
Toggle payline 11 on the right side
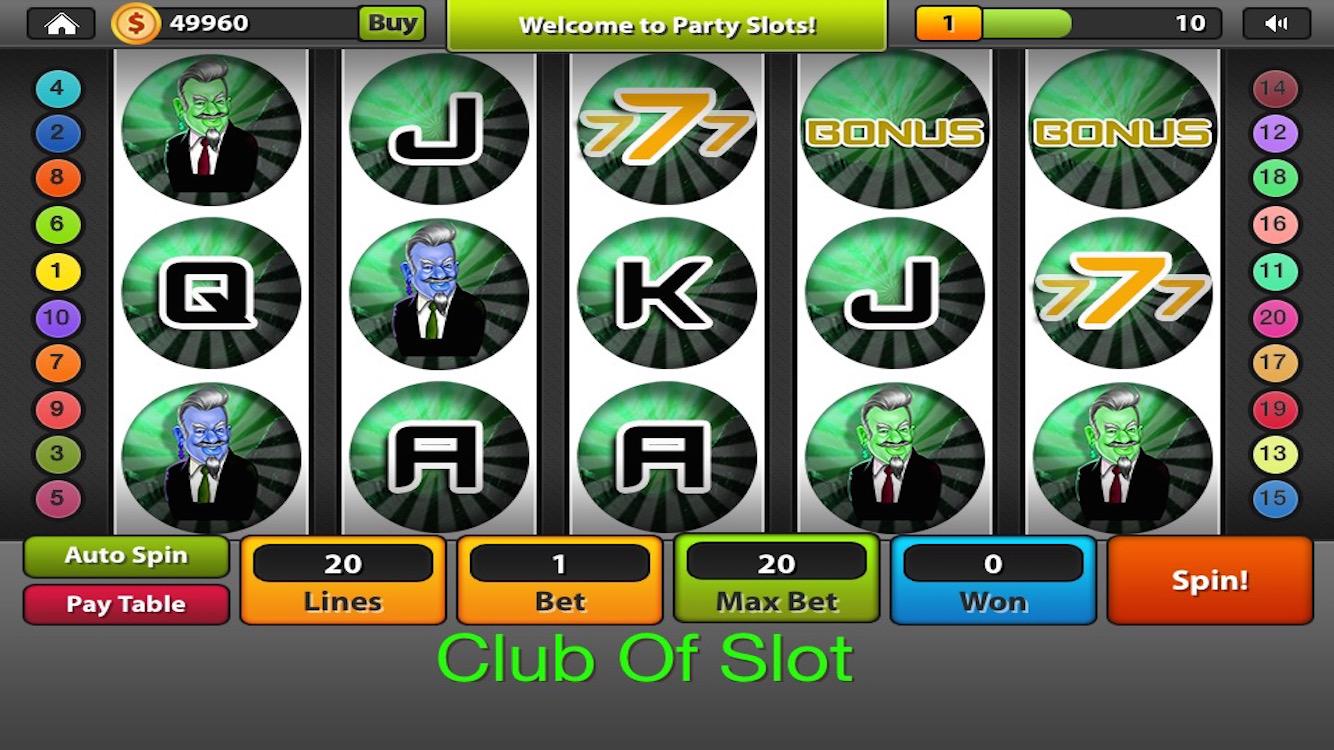(x=1273, y=270)
